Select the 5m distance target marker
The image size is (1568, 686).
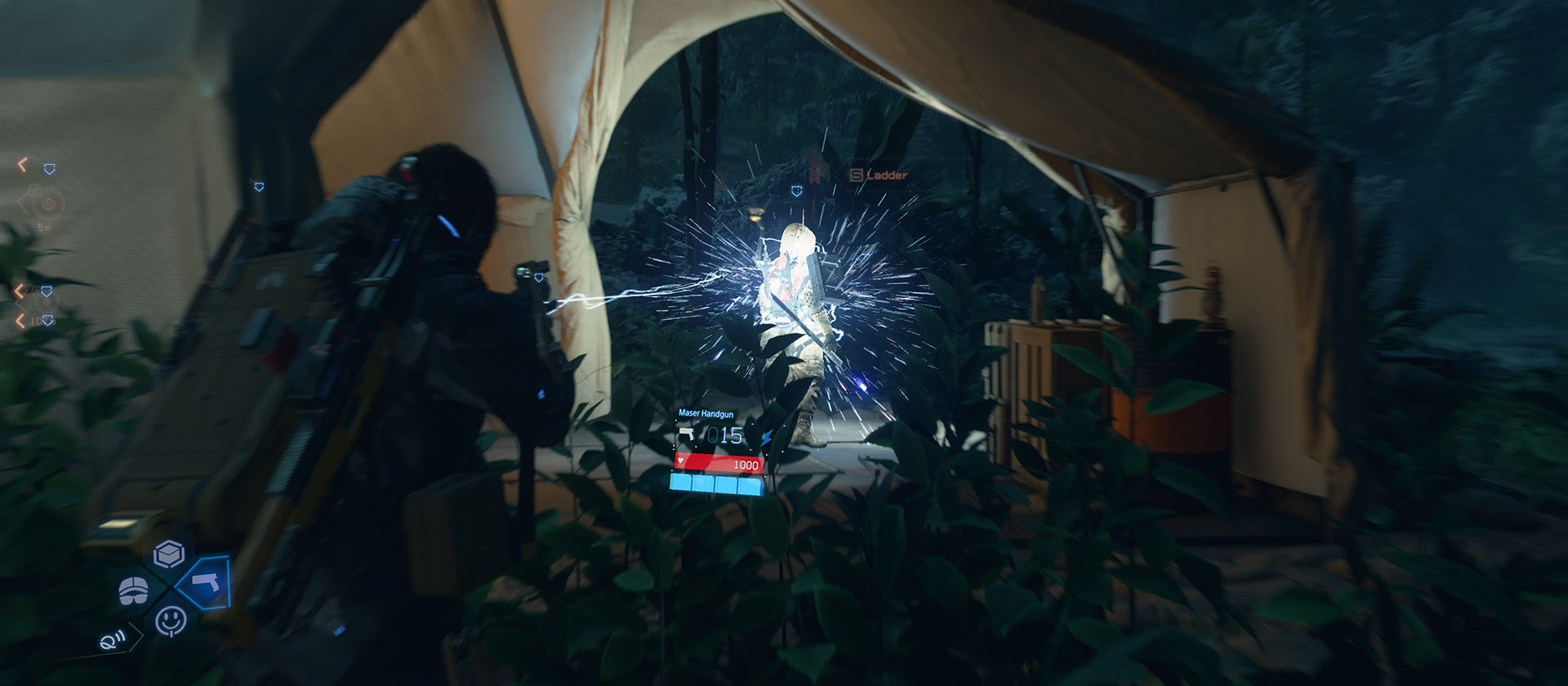pos(47,204)
